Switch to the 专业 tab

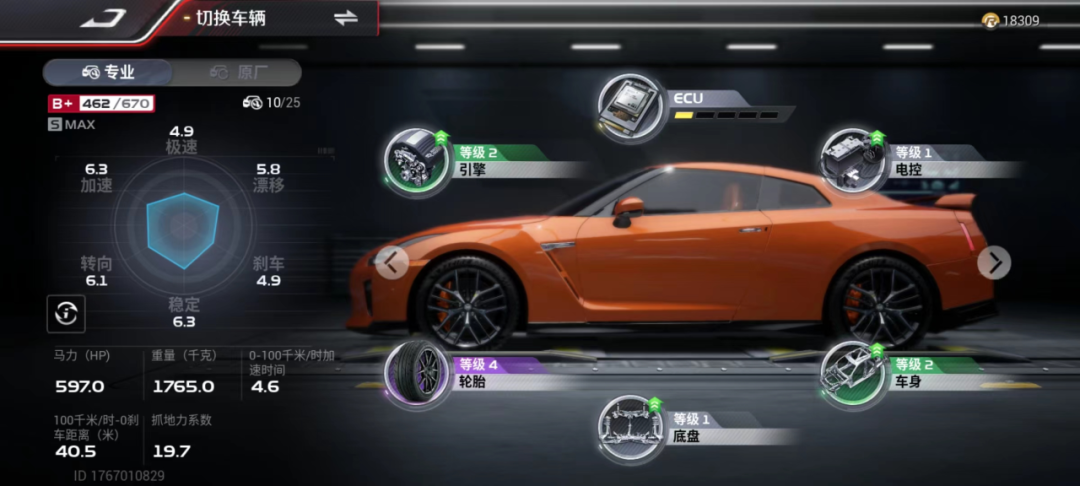click(x=108, y=72)
